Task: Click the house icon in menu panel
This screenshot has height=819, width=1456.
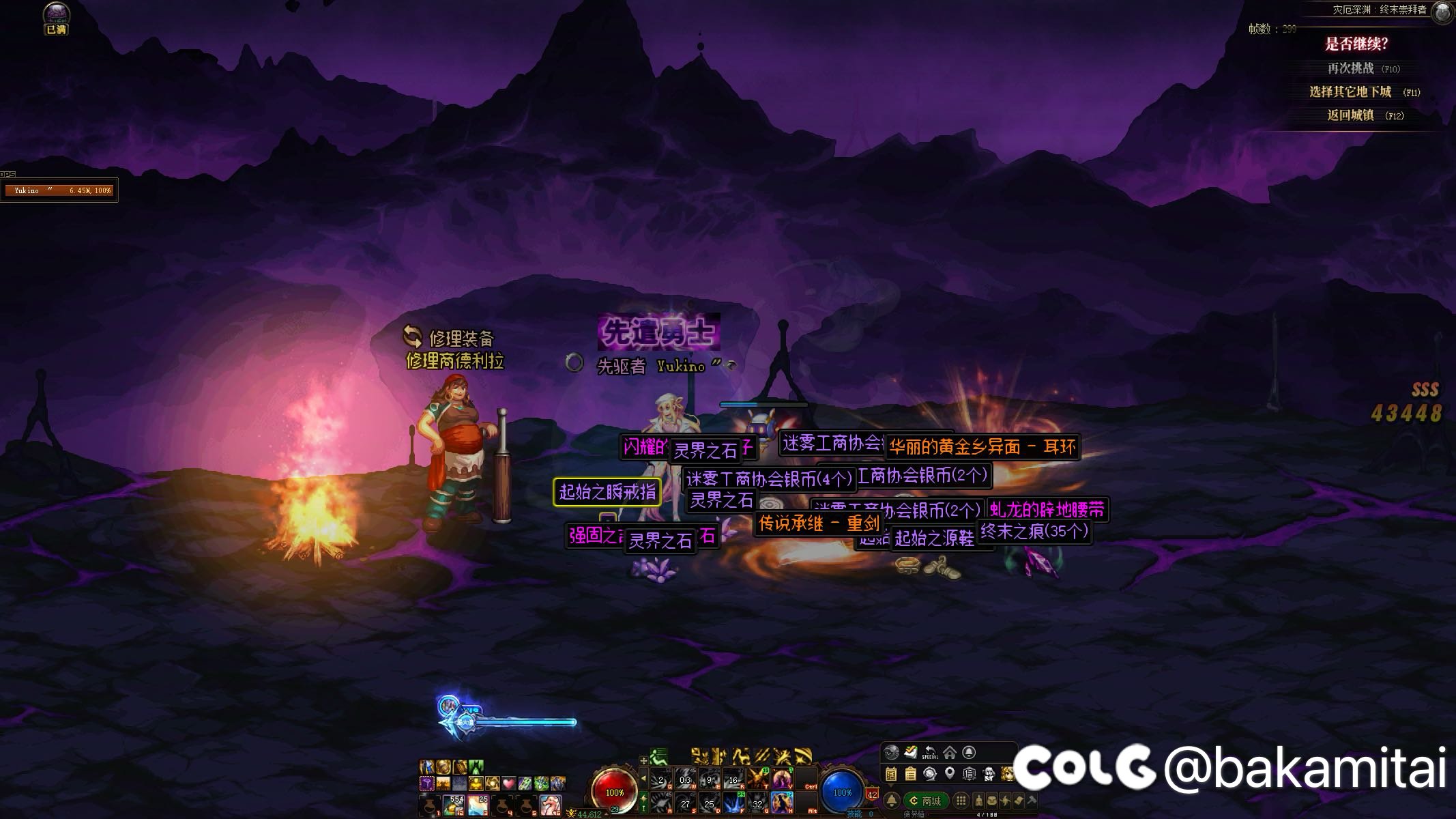Action: click(949, 752)
